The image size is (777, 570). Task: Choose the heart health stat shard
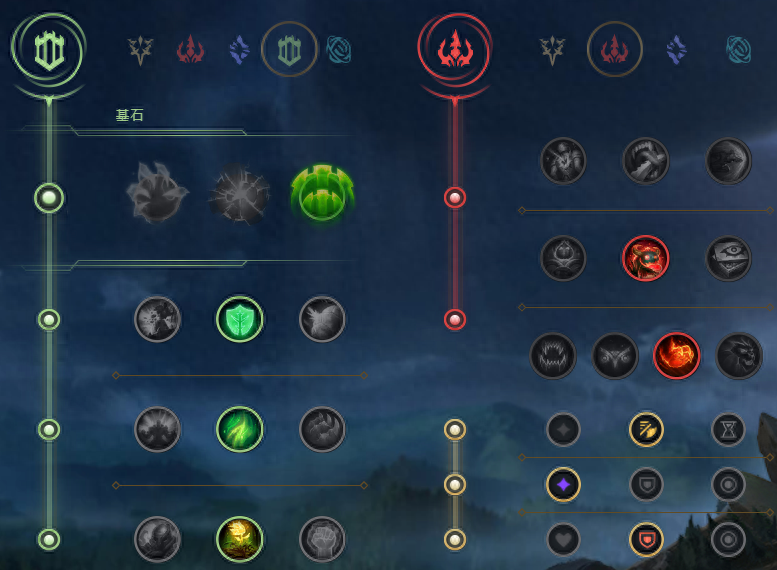[x=563, y=539]
